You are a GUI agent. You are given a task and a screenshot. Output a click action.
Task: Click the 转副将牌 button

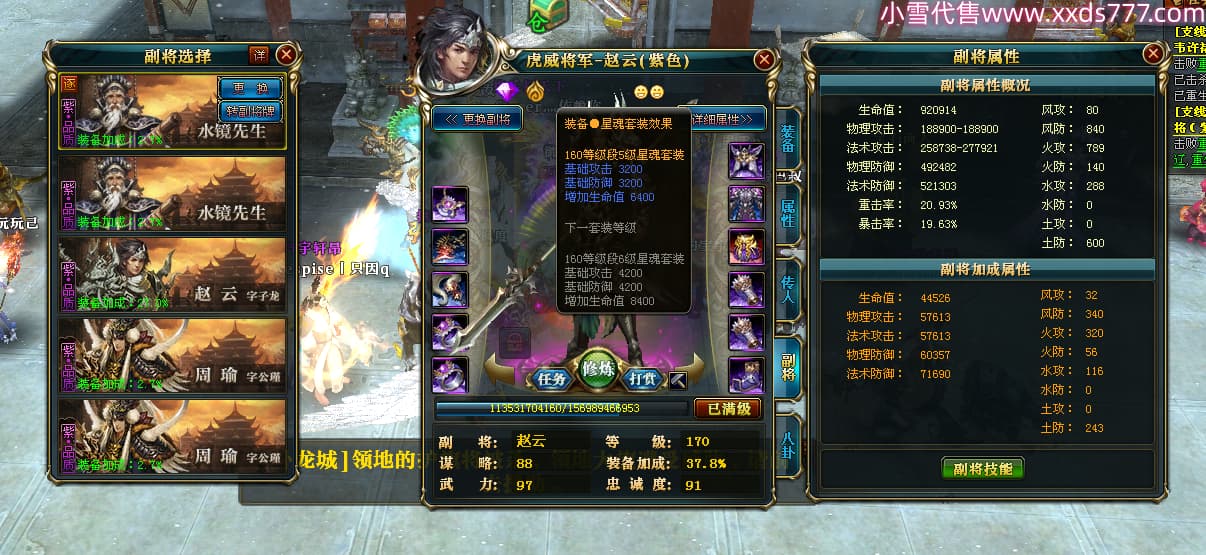(249, 110)
